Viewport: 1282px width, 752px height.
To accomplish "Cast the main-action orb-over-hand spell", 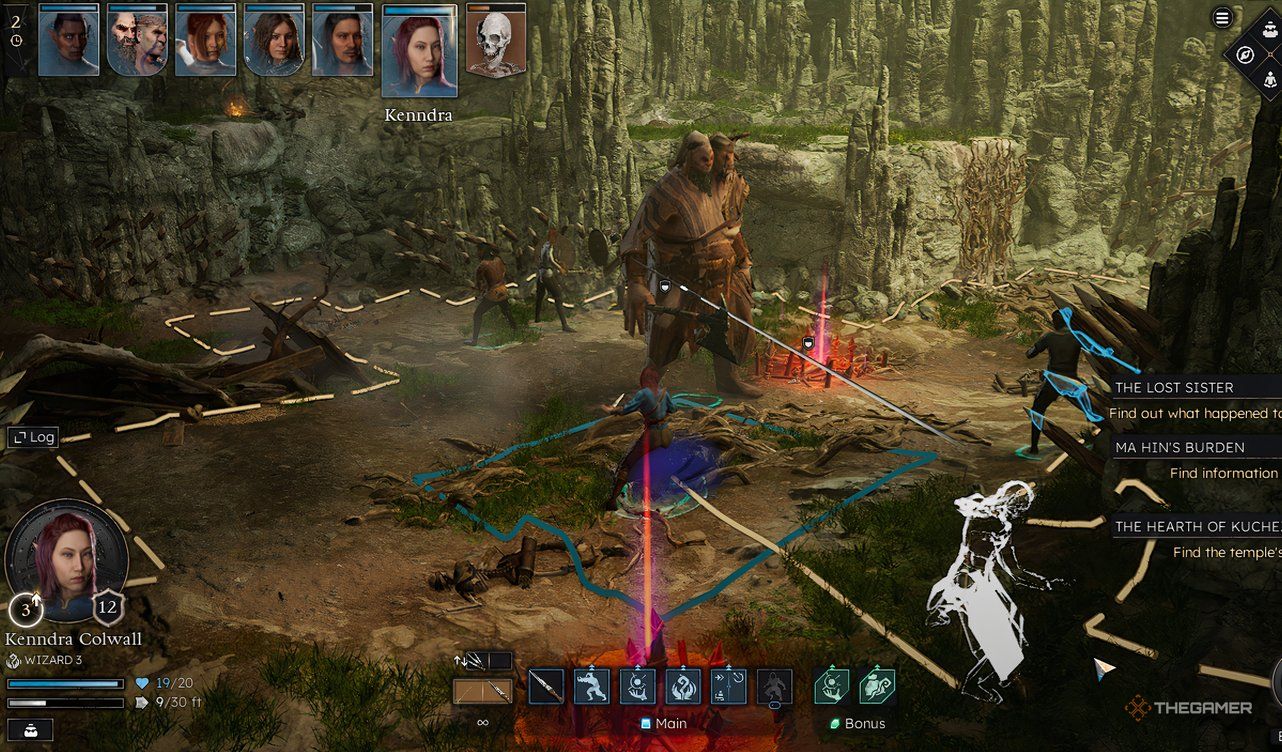I will click(x=638, y=688).
